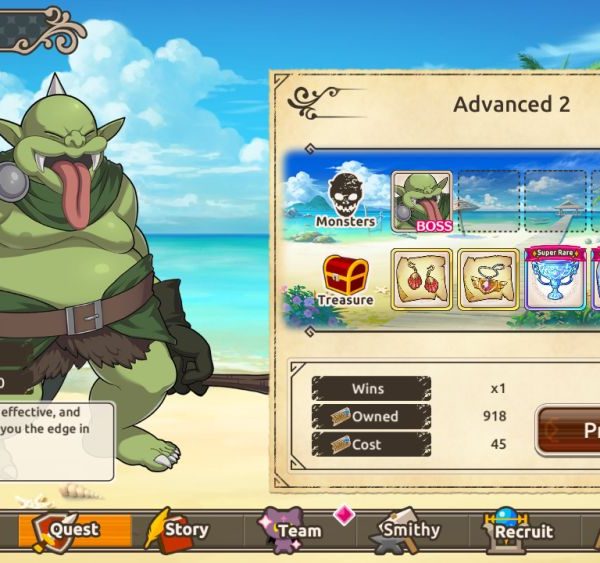Image resolution: width=600 pixels, height=563 pixels.
Task: Open the Quest tab
Action: pos(66,530)
